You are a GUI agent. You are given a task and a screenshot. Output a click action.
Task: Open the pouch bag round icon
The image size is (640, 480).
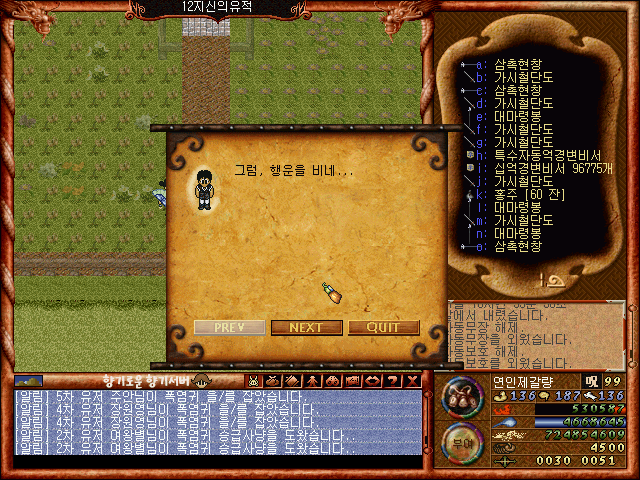click(x=459, y=397)
